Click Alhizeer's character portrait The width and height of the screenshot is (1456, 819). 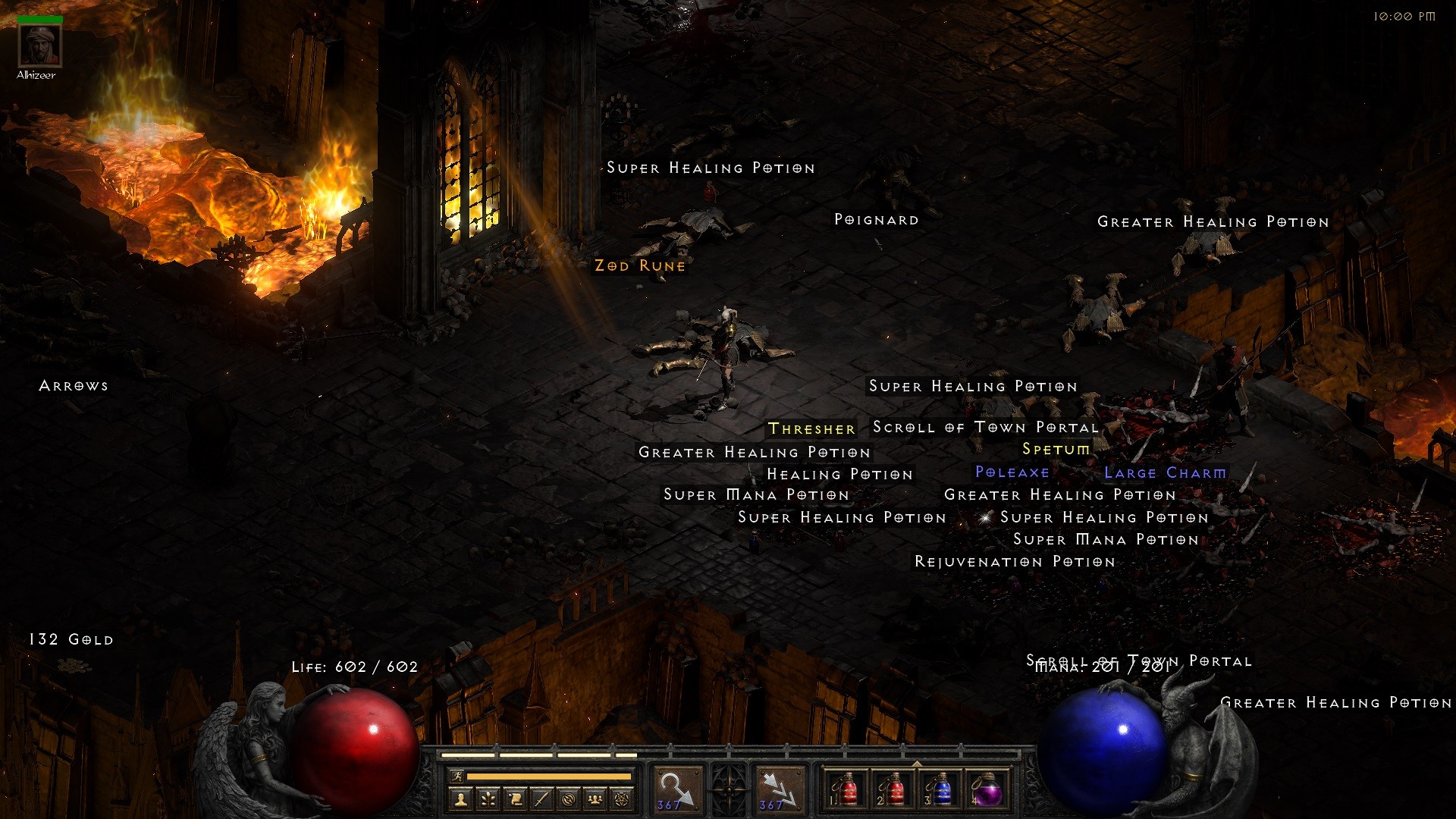[39, 45]
